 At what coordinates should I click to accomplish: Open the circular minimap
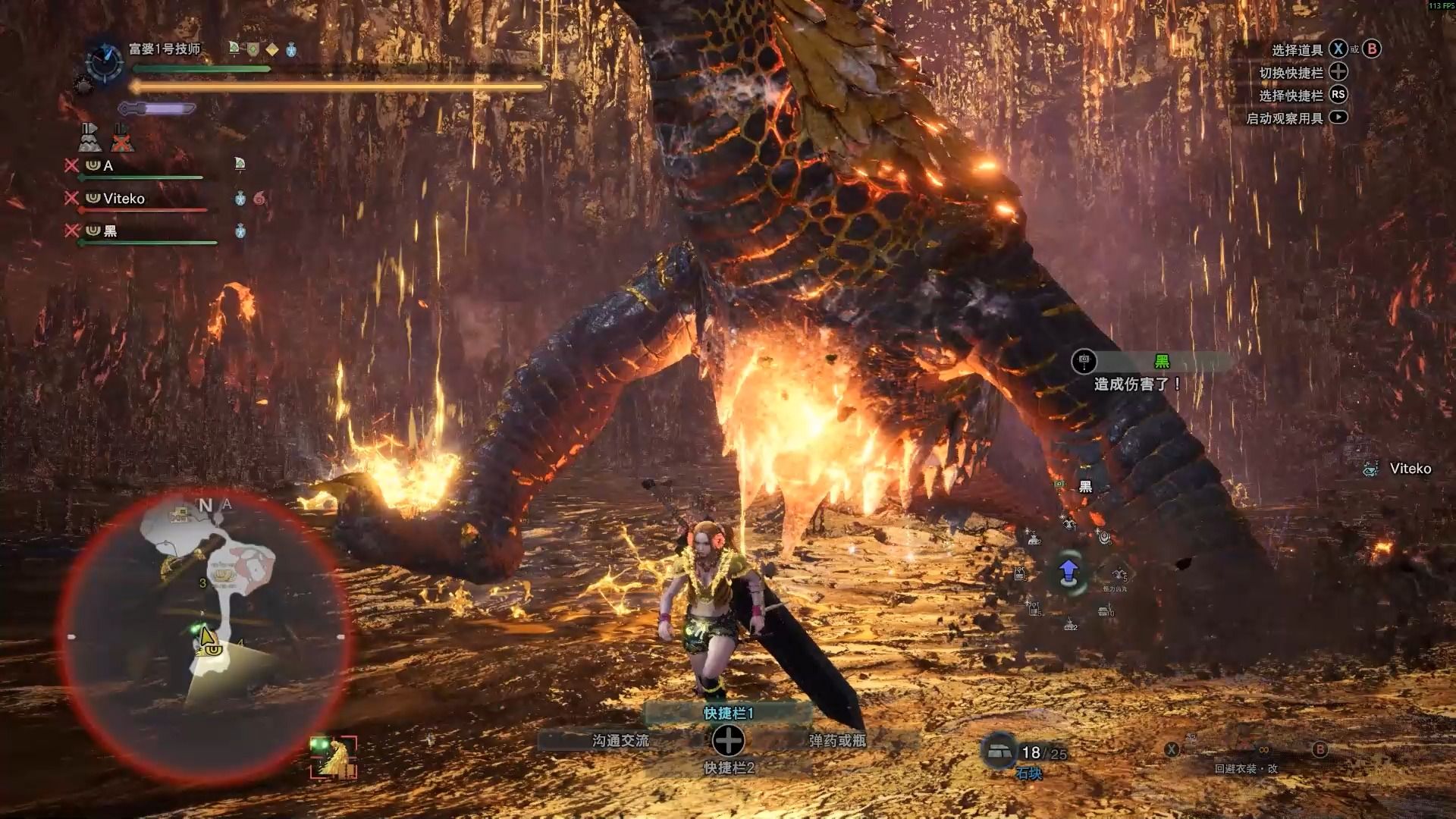tap(205, 637)
